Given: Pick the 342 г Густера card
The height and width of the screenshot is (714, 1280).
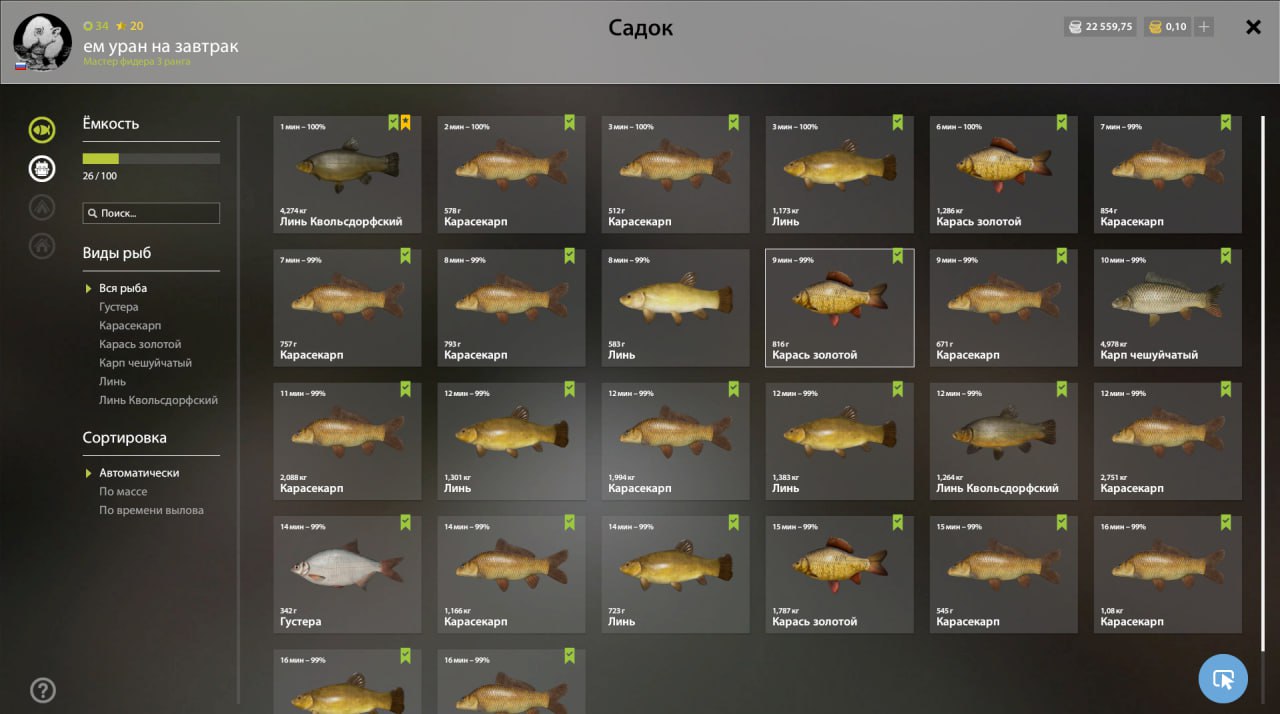Looking at the screenshot, I should (347, 574).
